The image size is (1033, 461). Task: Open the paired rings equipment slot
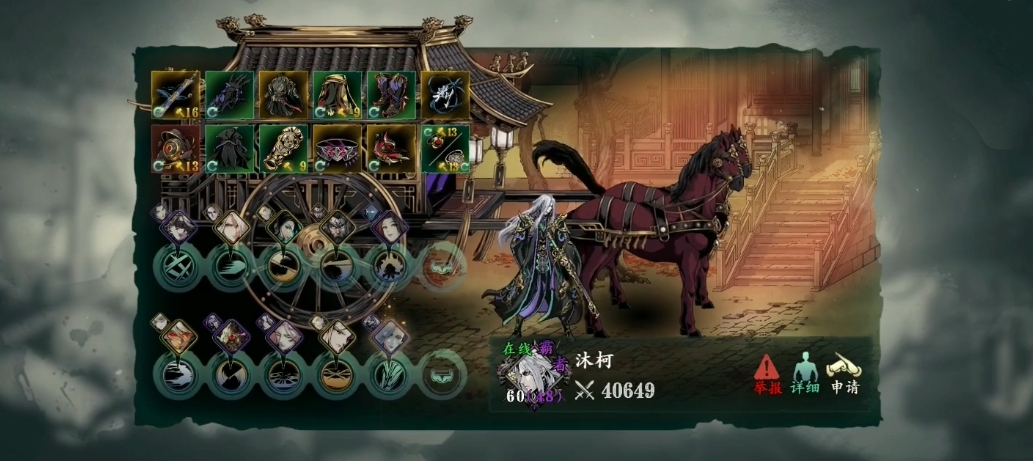click(443, 149)
